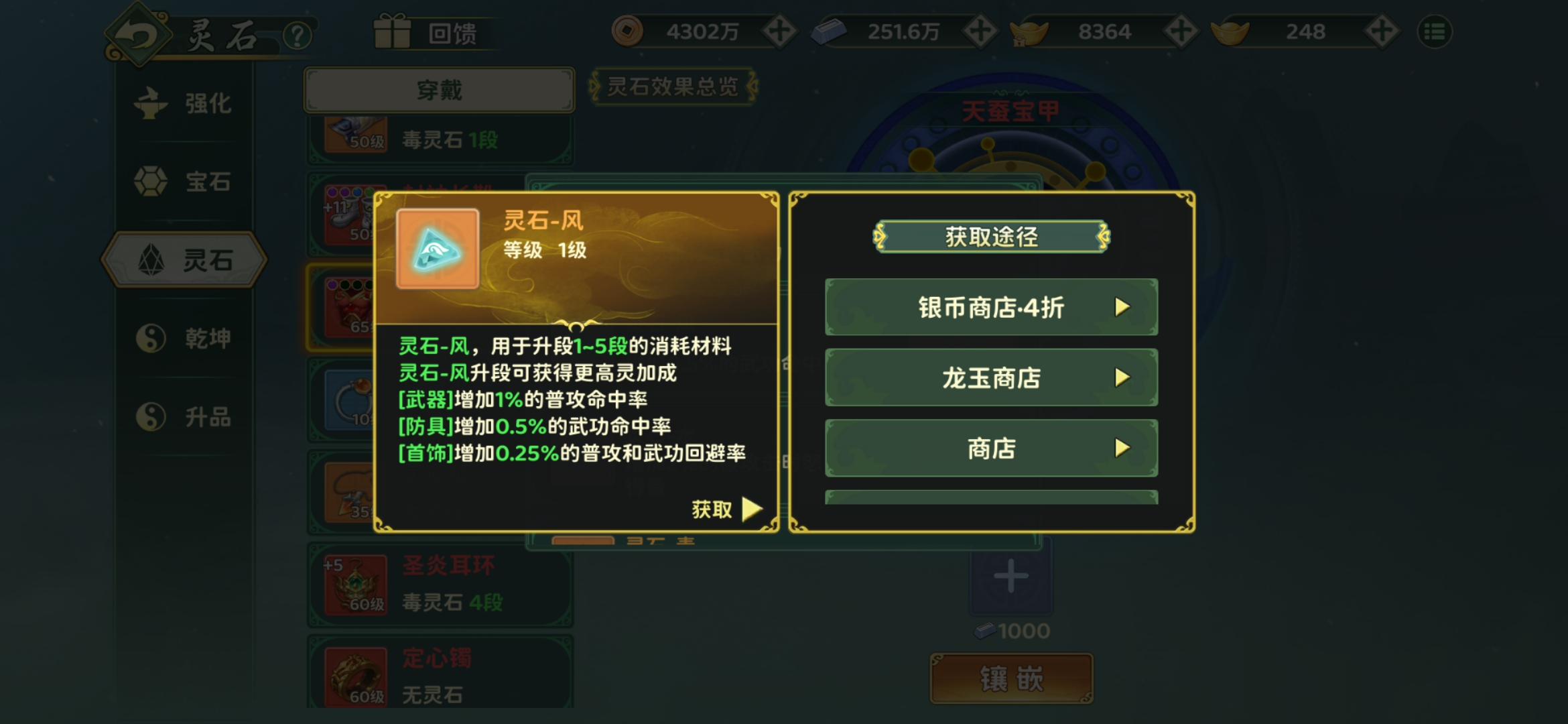Add more silver ingots with the plus button

click(x=980, y=32)
